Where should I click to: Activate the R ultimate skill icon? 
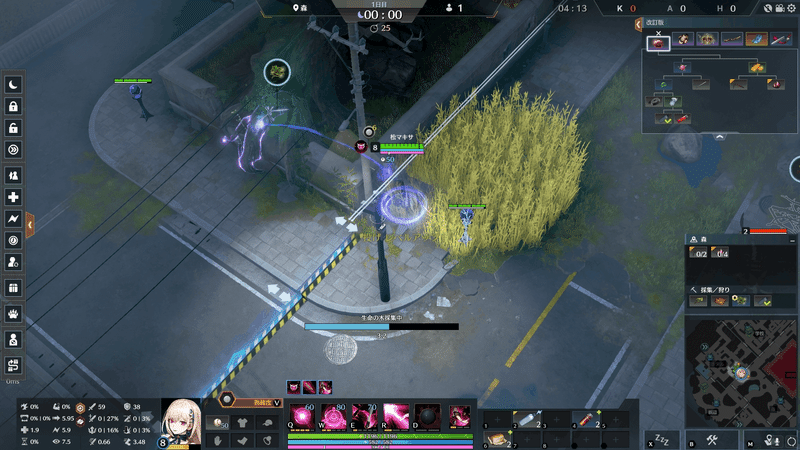coord(396,416)
